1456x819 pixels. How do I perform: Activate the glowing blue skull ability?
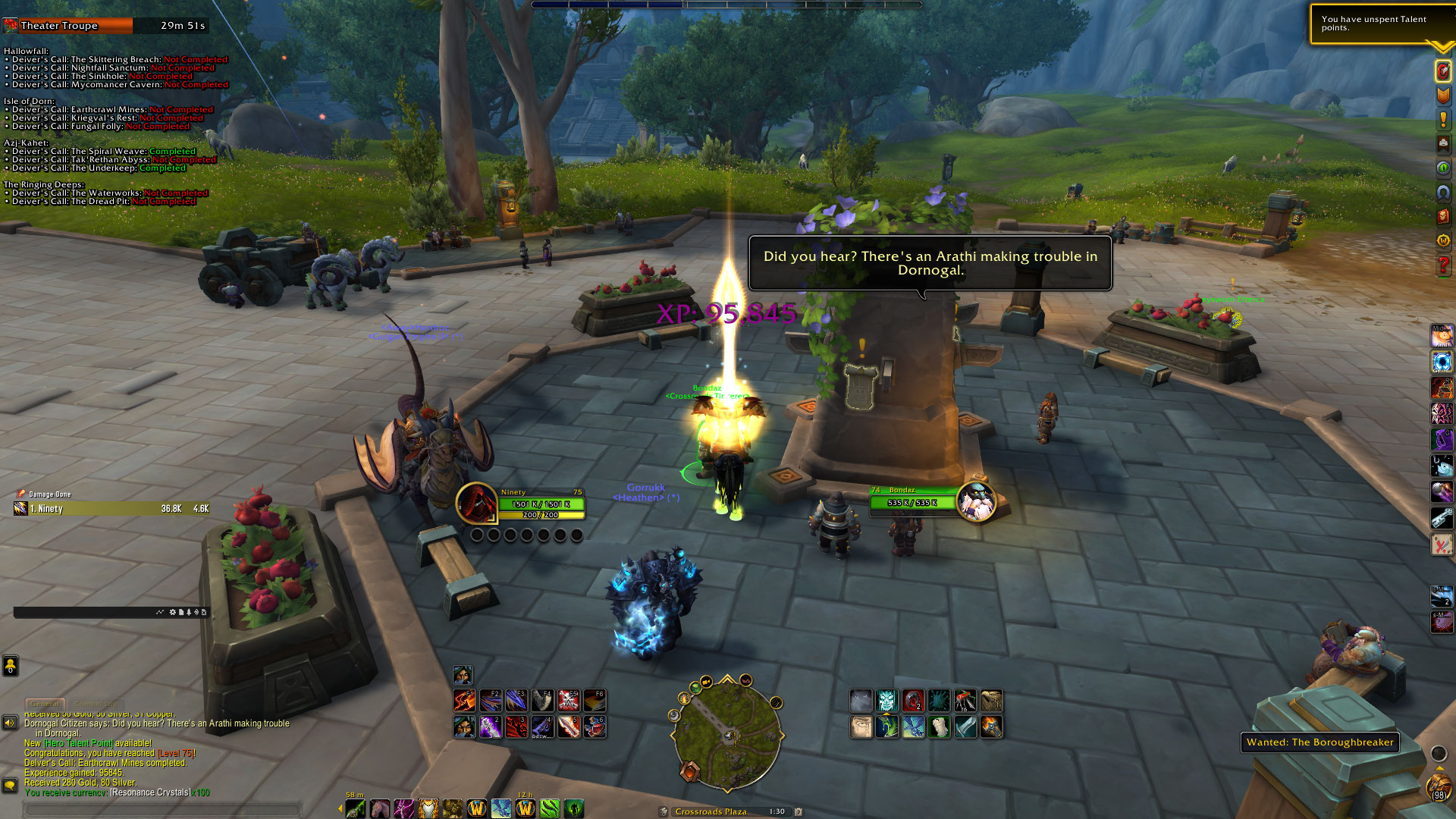click(886, 700)
